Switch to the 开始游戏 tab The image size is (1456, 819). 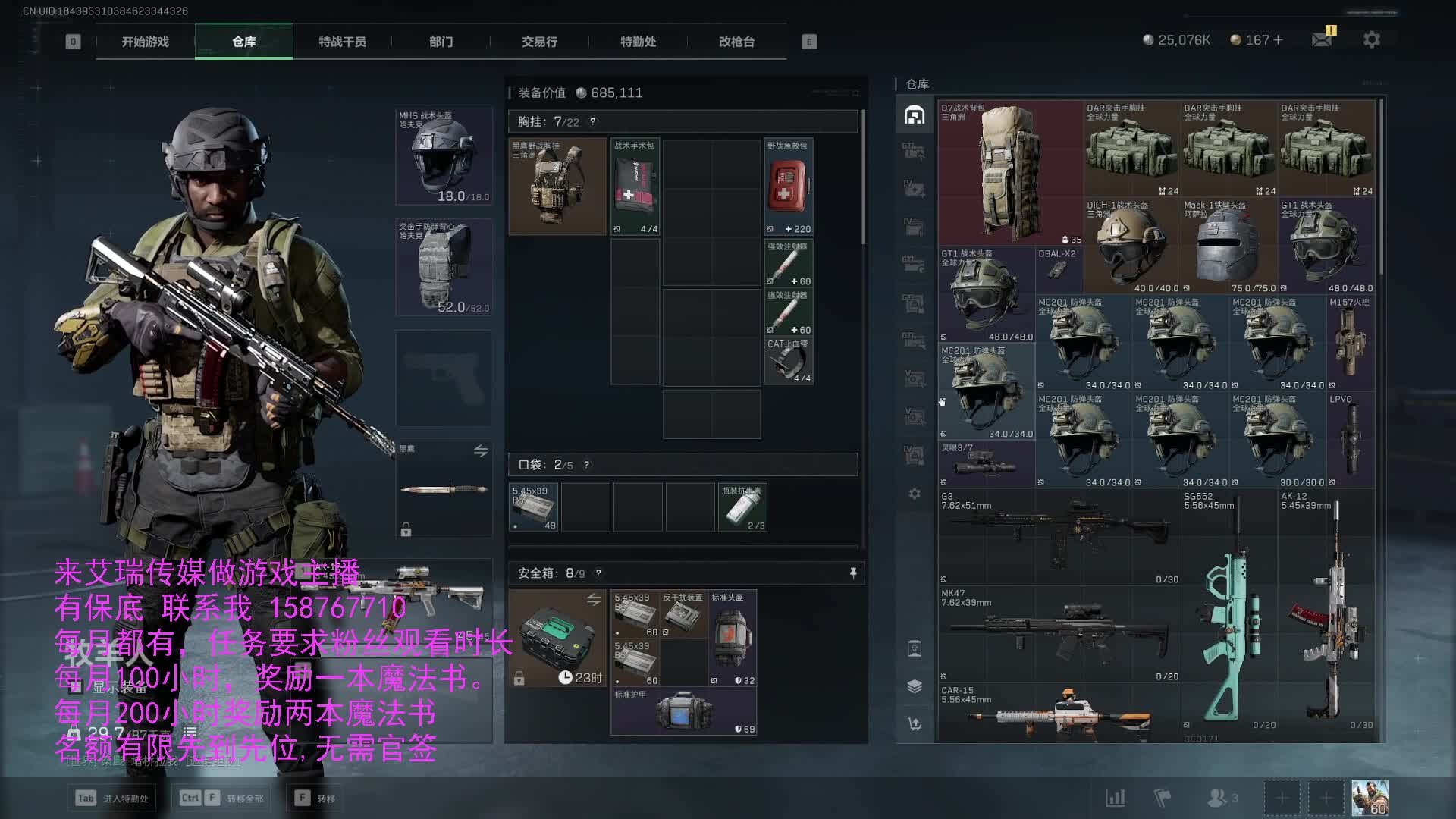coord(146,42)
